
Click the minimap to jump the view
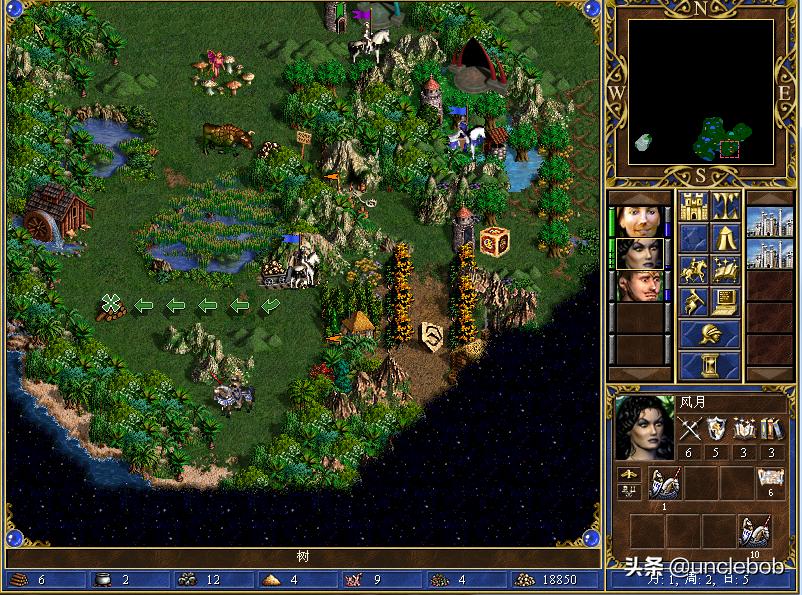point(700,92)
